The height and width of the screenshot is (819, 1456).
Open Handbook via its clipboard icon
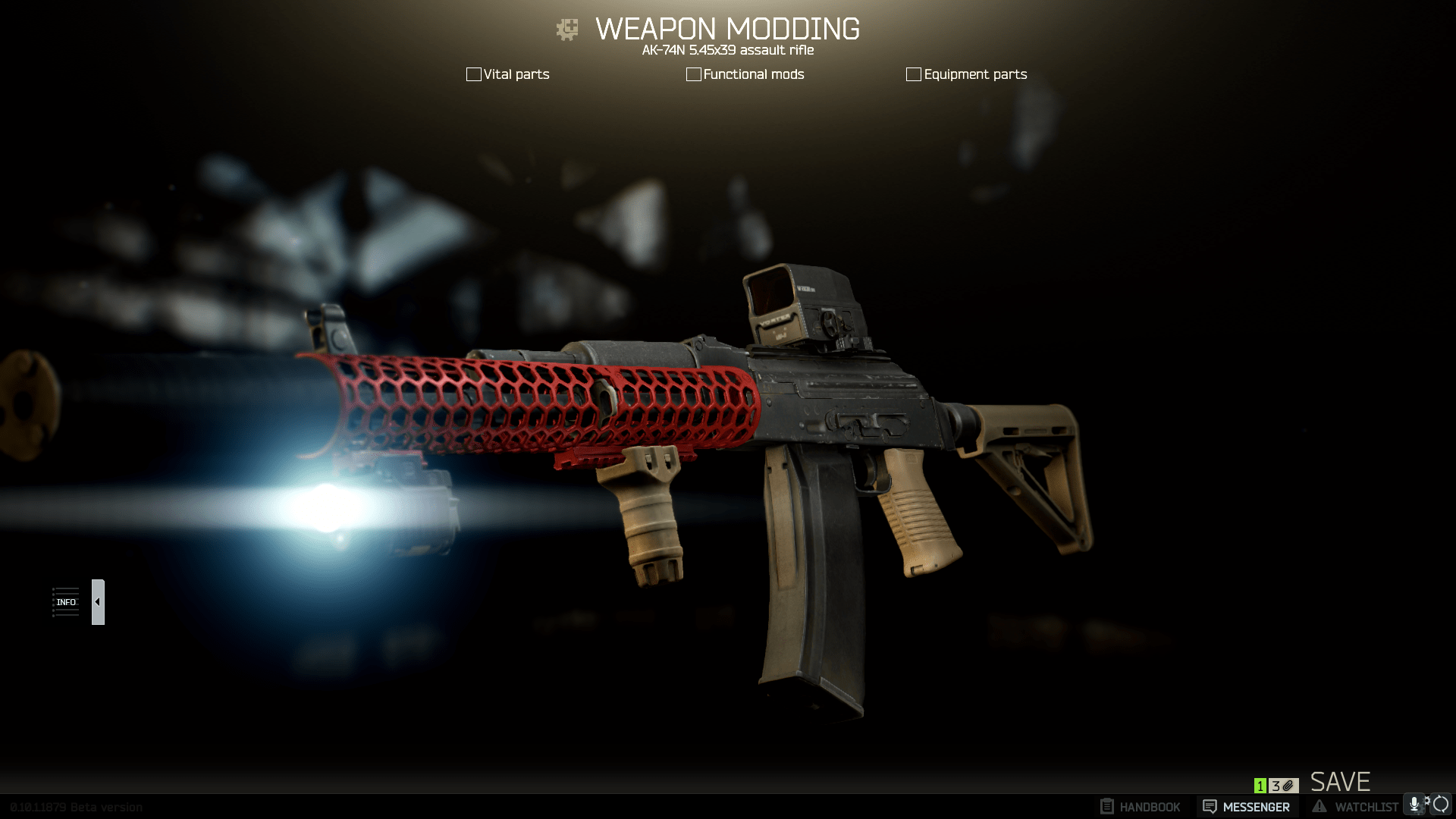(x=1109, y=805)
